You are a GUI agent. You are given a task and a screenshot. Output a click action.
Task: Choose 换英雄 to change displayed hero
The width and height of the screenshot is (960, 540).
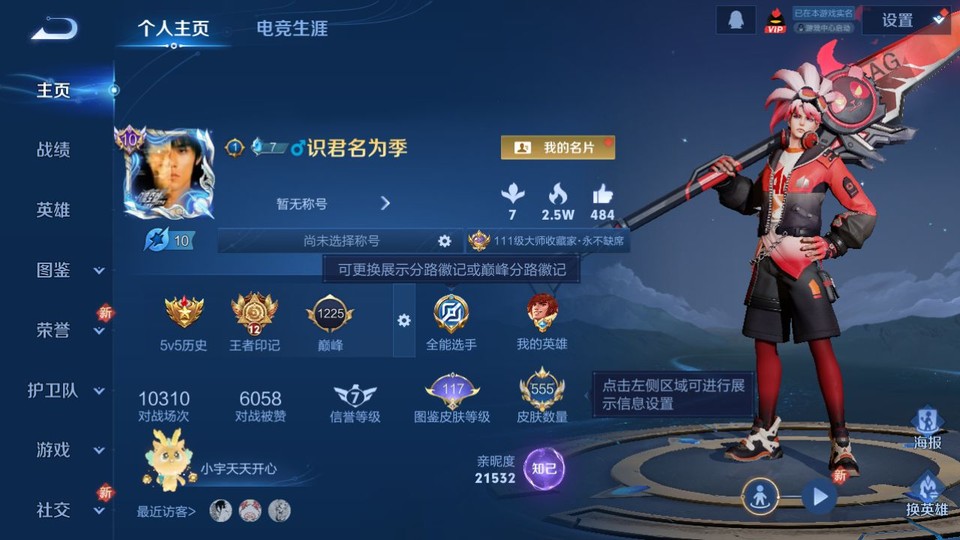pos(927,495)
